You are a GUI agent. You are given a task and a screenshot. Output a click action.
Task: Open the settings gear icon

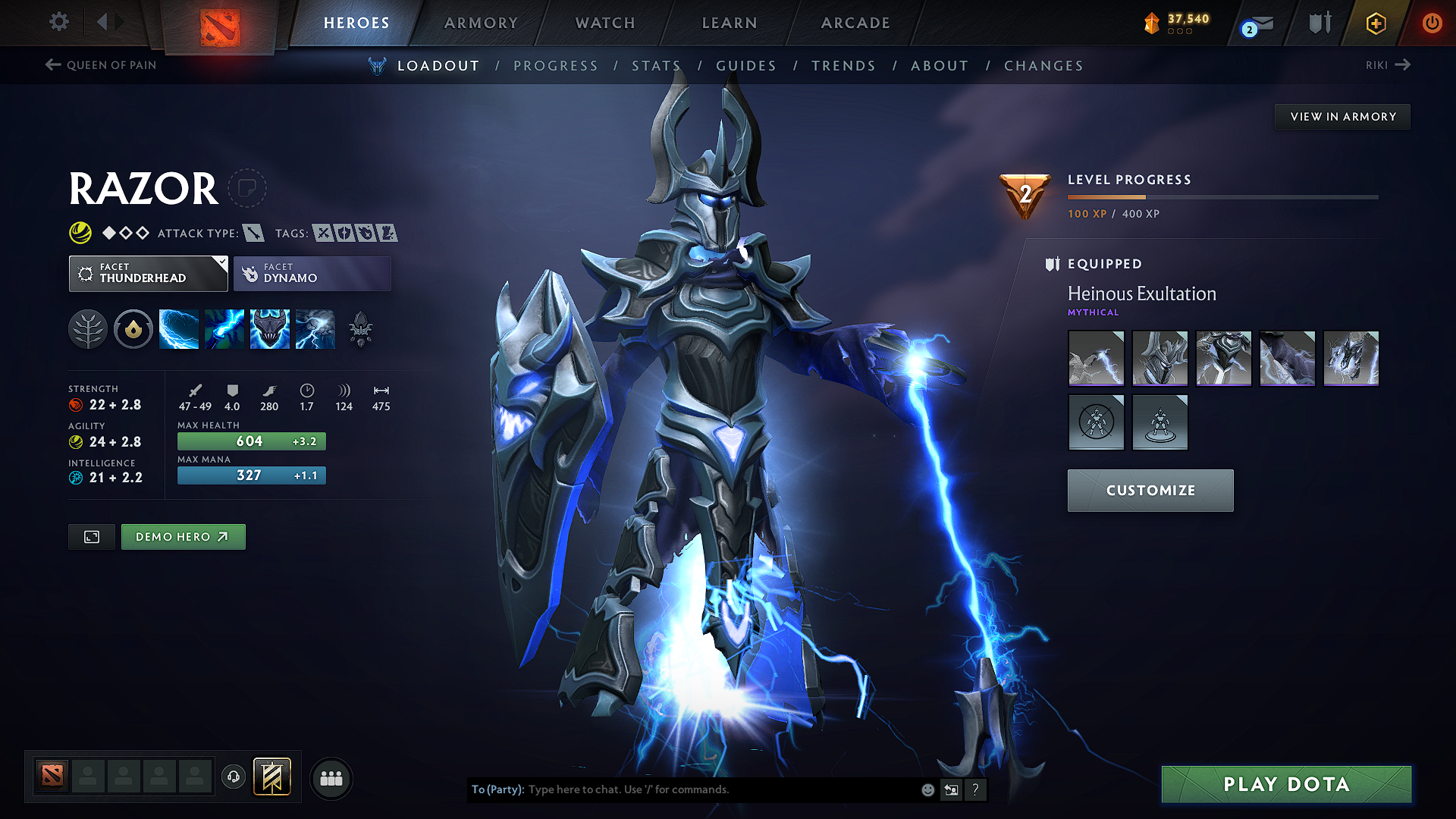pyautogui.click(x=58, y=22)
